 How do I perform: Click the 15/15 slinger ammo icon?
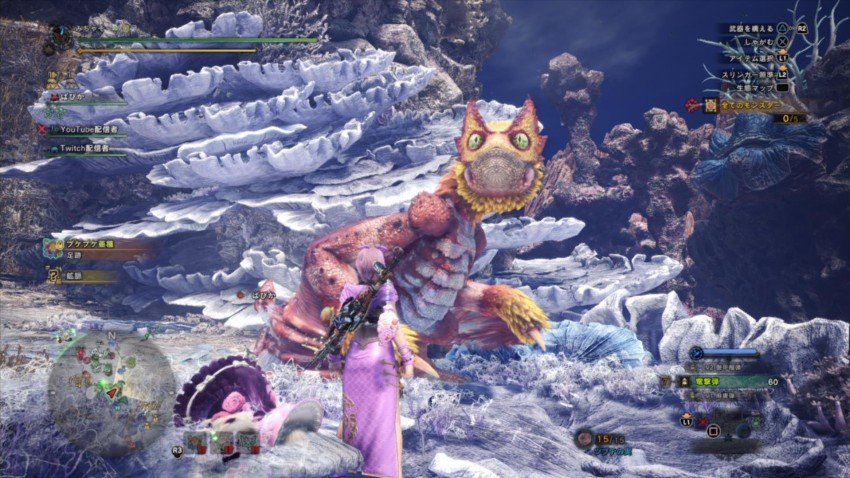coord(585,438)
